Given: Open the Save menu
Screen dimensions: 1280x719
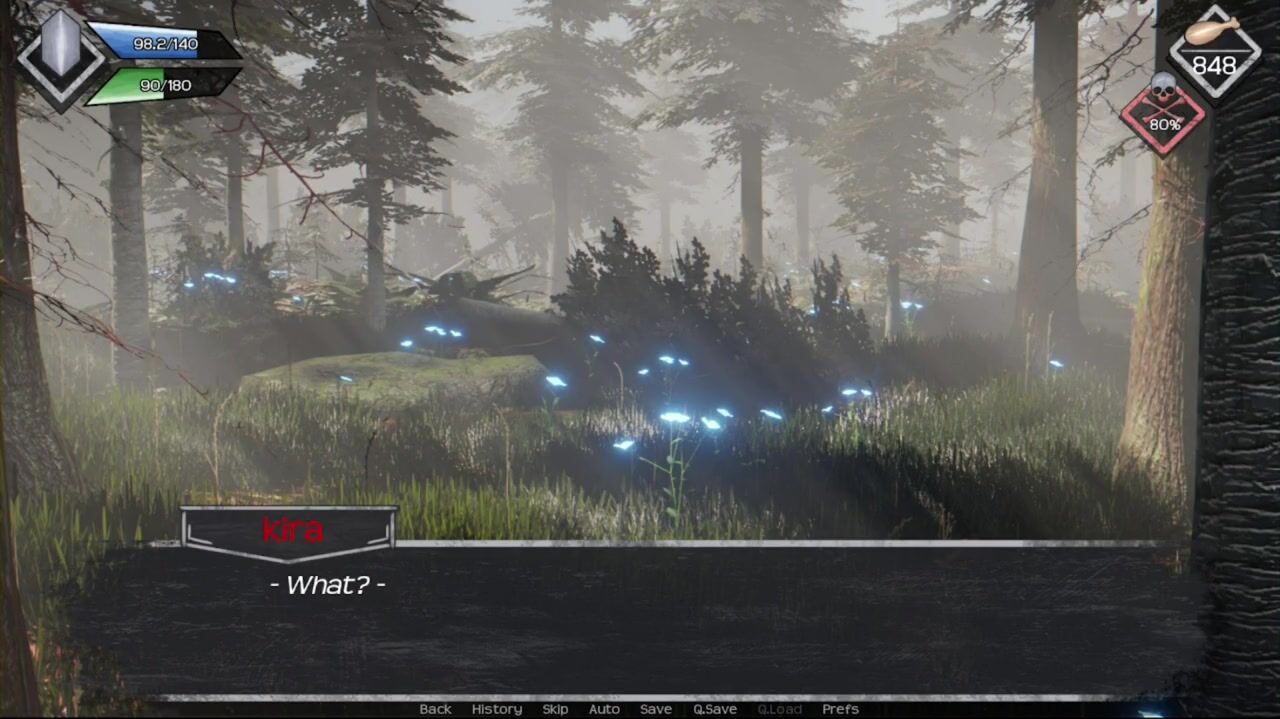Looking at the screenshot, I should point(656,709).
